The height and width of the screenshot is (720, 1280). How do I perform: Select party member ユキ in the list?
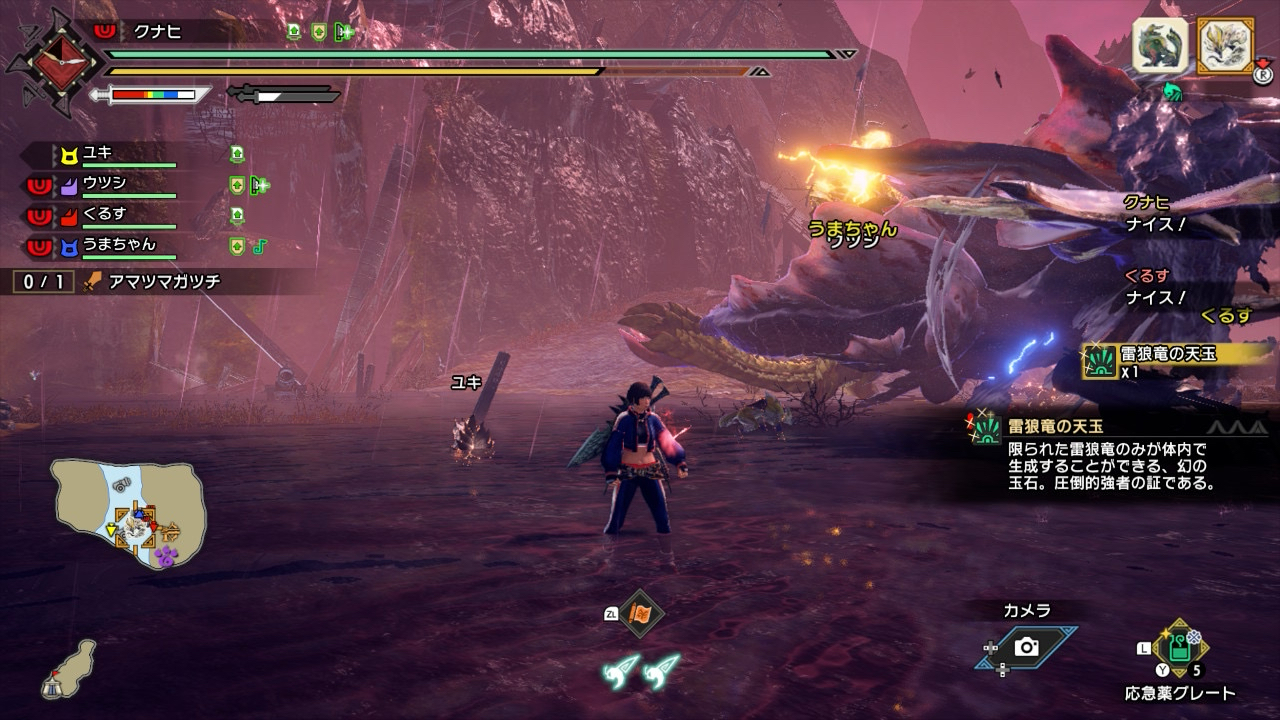pos(98,154)
